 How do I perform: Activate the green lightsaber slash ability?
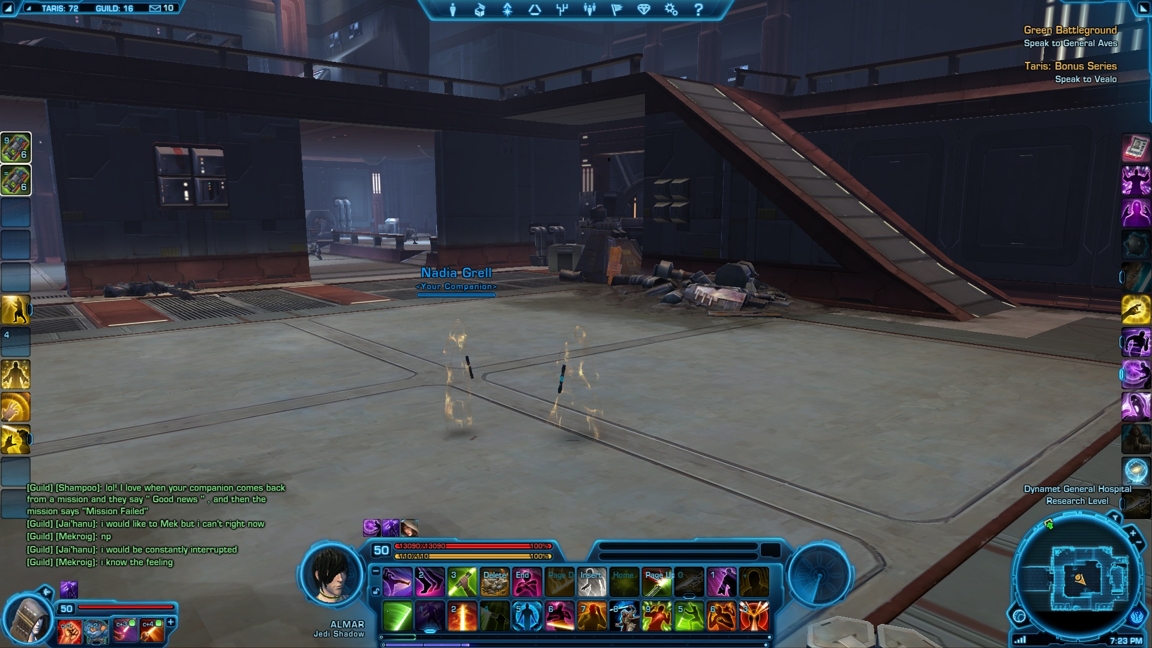[x=398, y=616]
